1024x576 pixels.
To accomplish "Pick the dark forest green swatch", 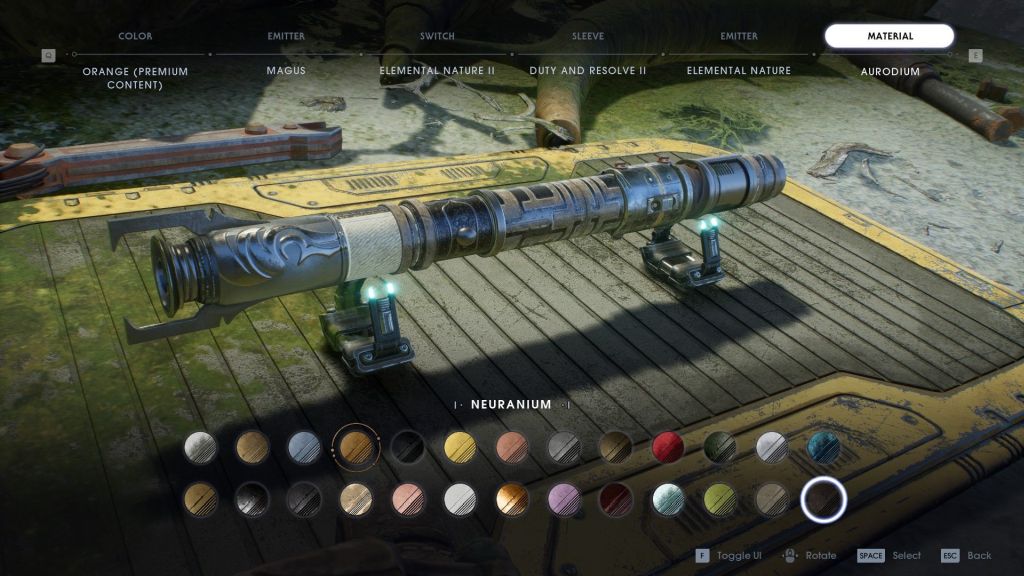I will tap(719, 447).
